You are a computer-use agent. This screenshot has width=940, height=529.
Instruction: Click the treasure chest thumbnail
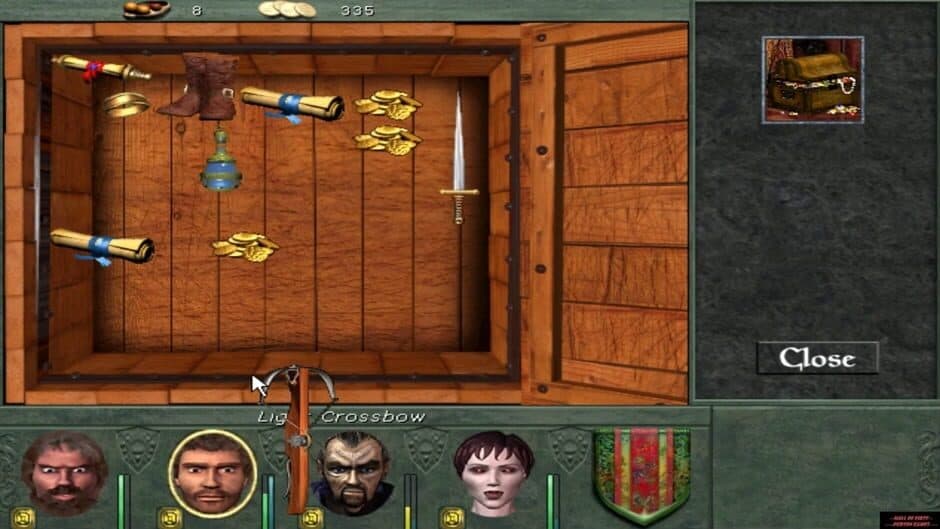coord(812,80)
